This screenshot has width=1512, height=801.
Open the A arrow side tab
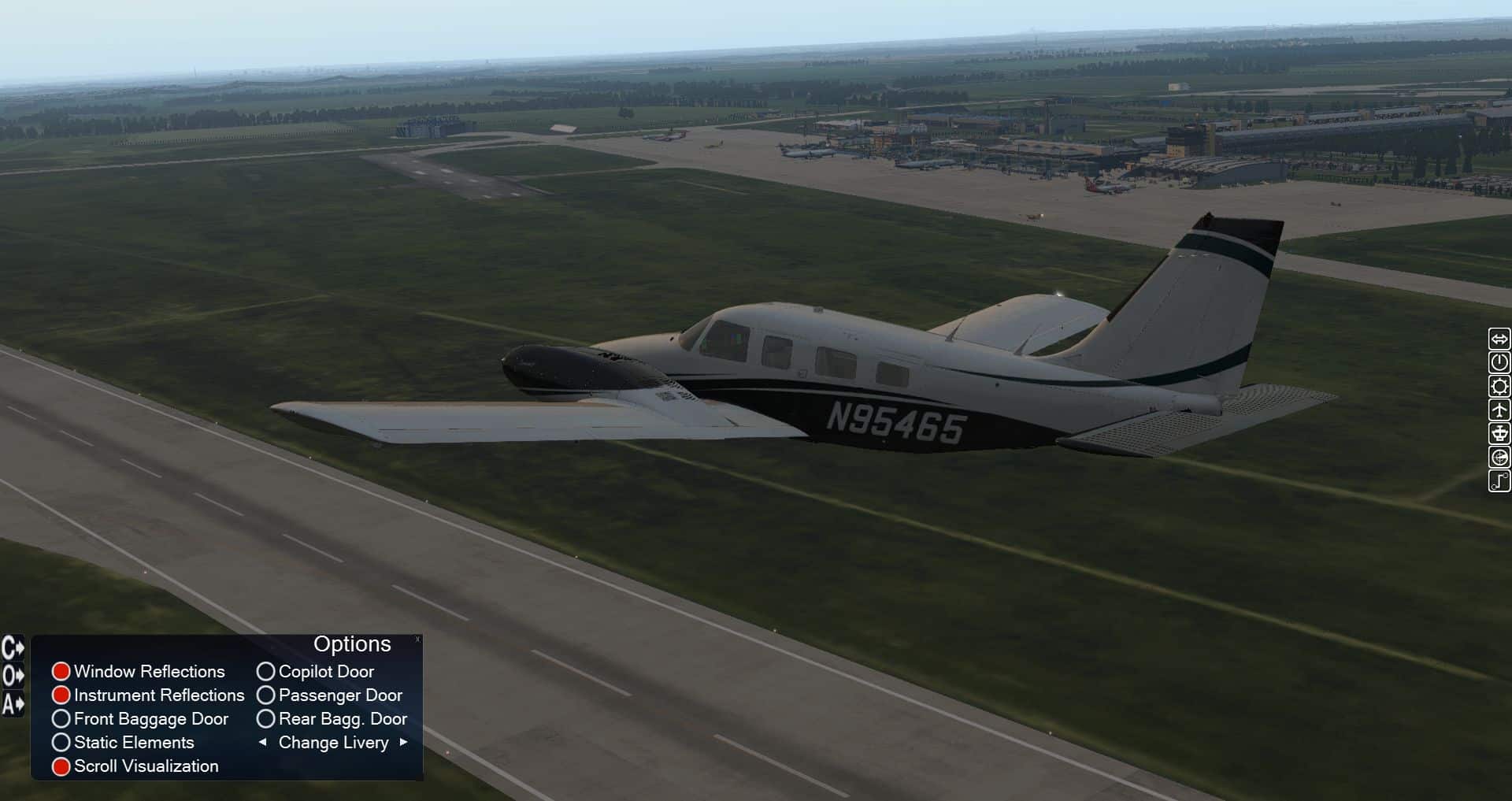pos(13,703)
